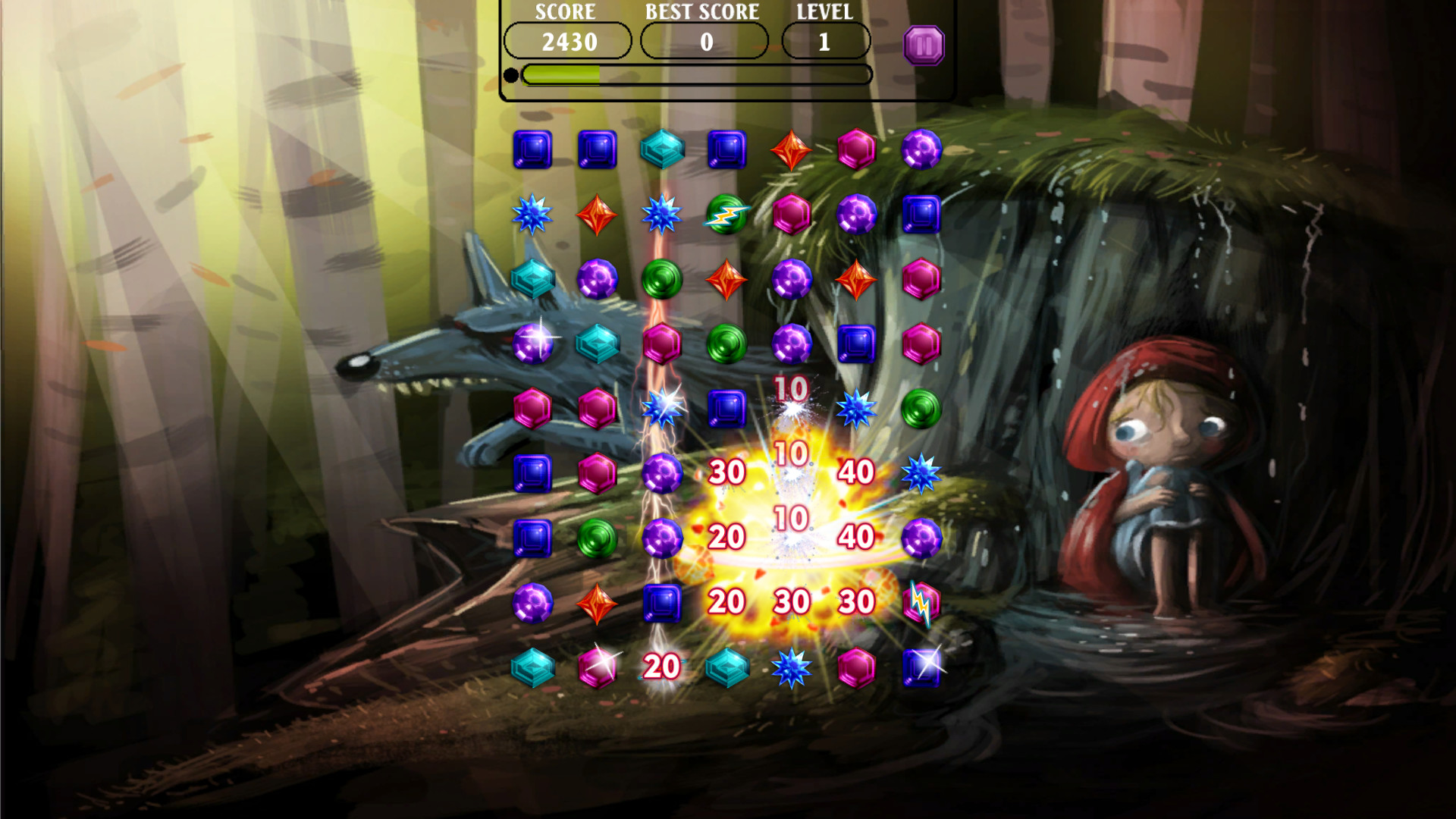The image size is (1456, 819).
Task: Click the BEST SCORE field showing 0
Action: coord(704,42)
